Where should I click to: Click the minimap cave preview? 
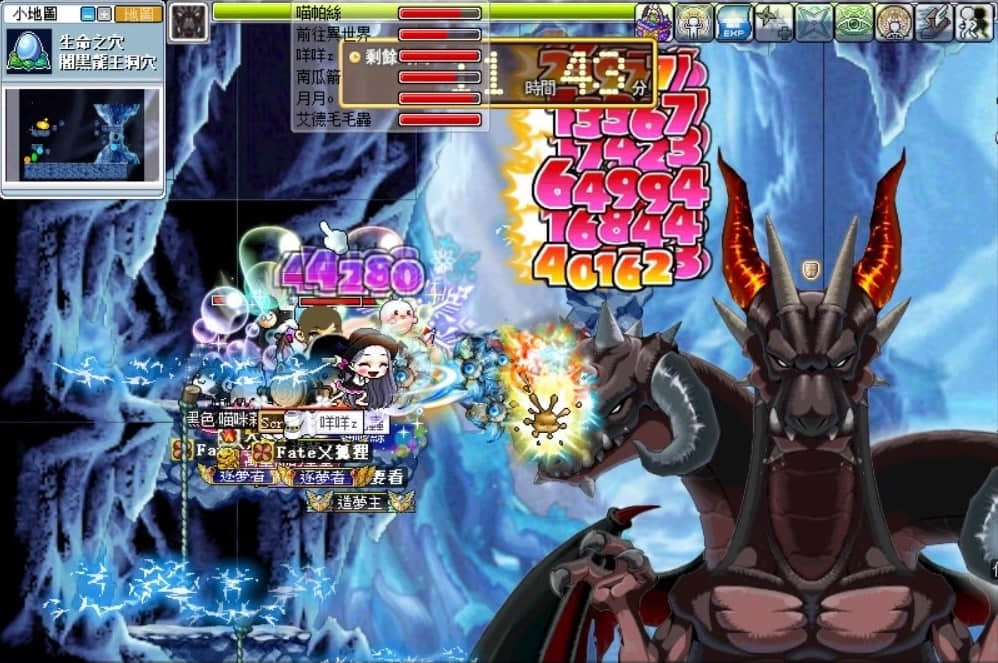pyautogui.click(x=82, y=135)
